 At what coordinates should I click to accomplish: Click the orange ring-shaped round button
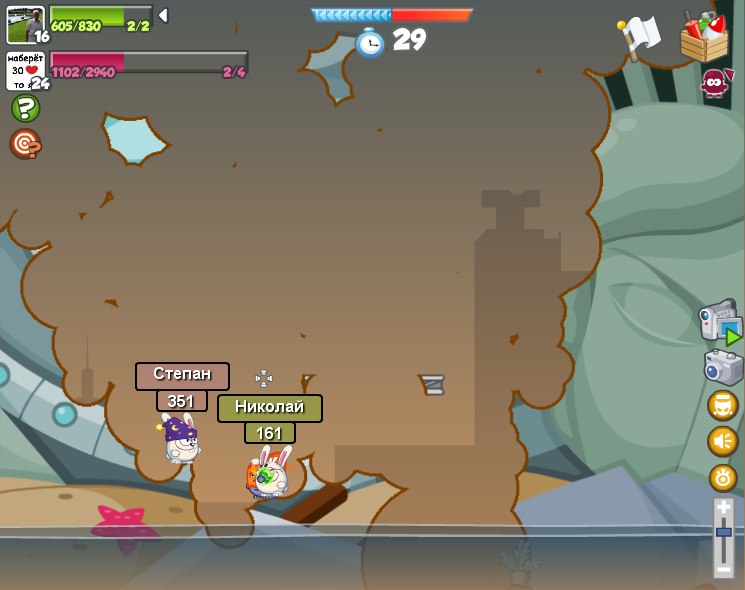723,477
